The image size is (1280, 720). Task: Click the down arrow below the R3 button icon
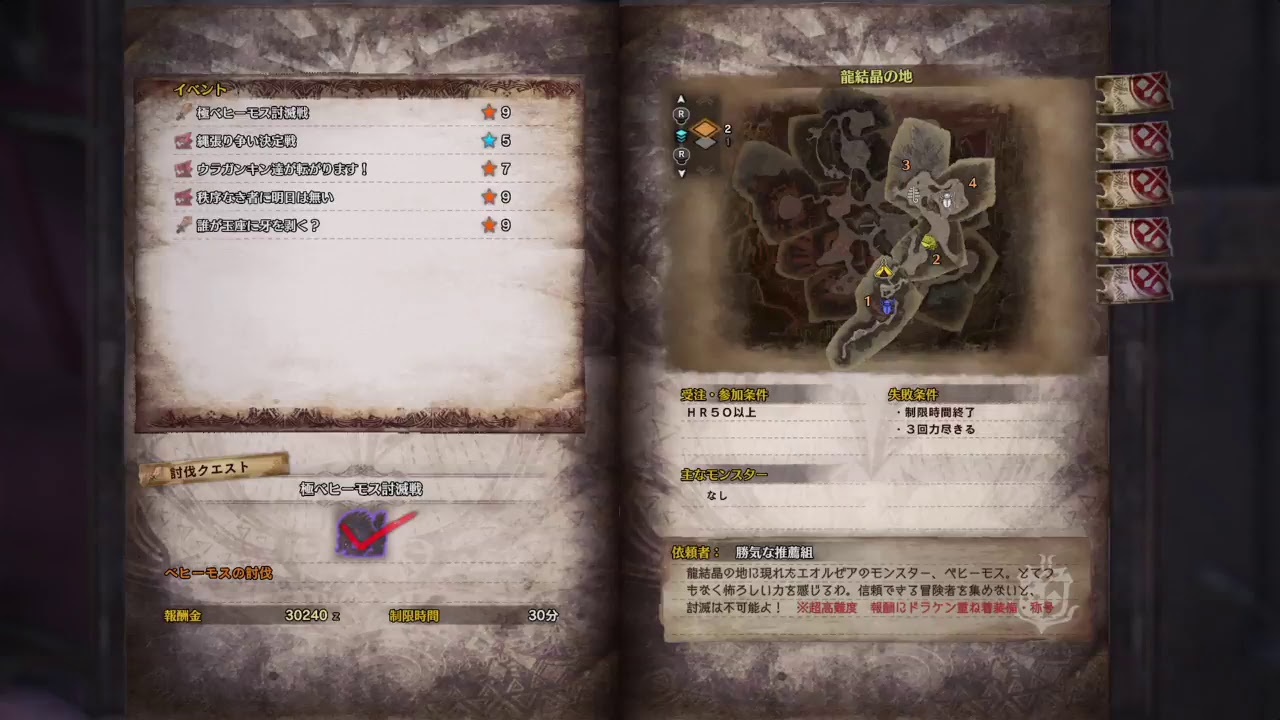[x=682, y=173]
